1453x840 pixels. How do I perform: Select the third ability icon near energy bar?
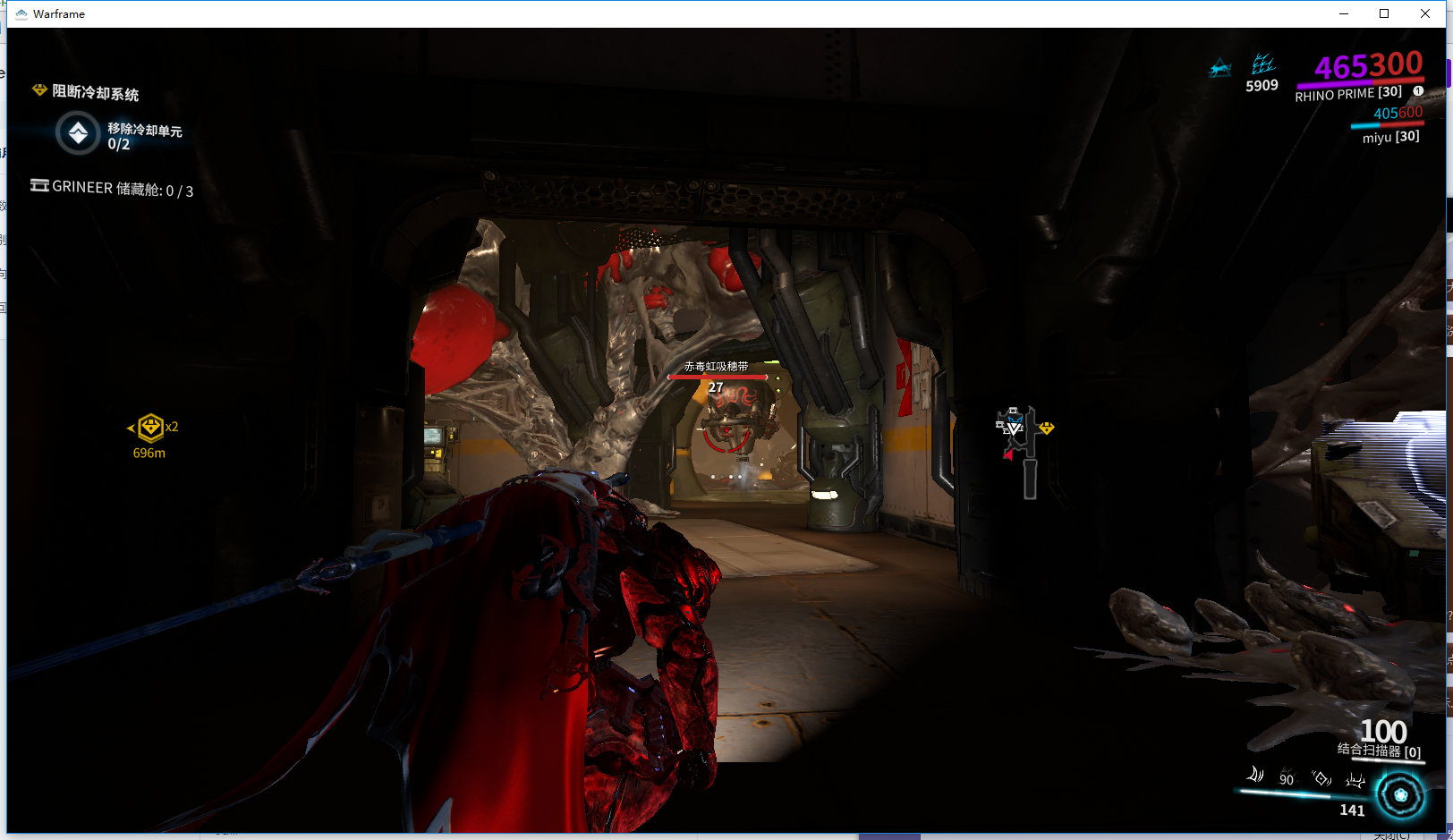click(x=1321, y=778)
